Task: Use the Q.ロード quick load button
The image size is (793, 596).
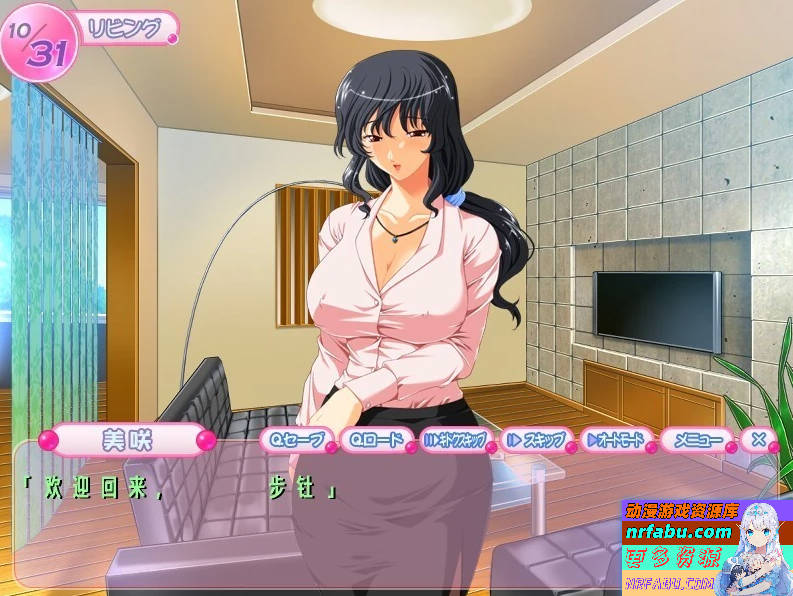Action: coord(373,439)
